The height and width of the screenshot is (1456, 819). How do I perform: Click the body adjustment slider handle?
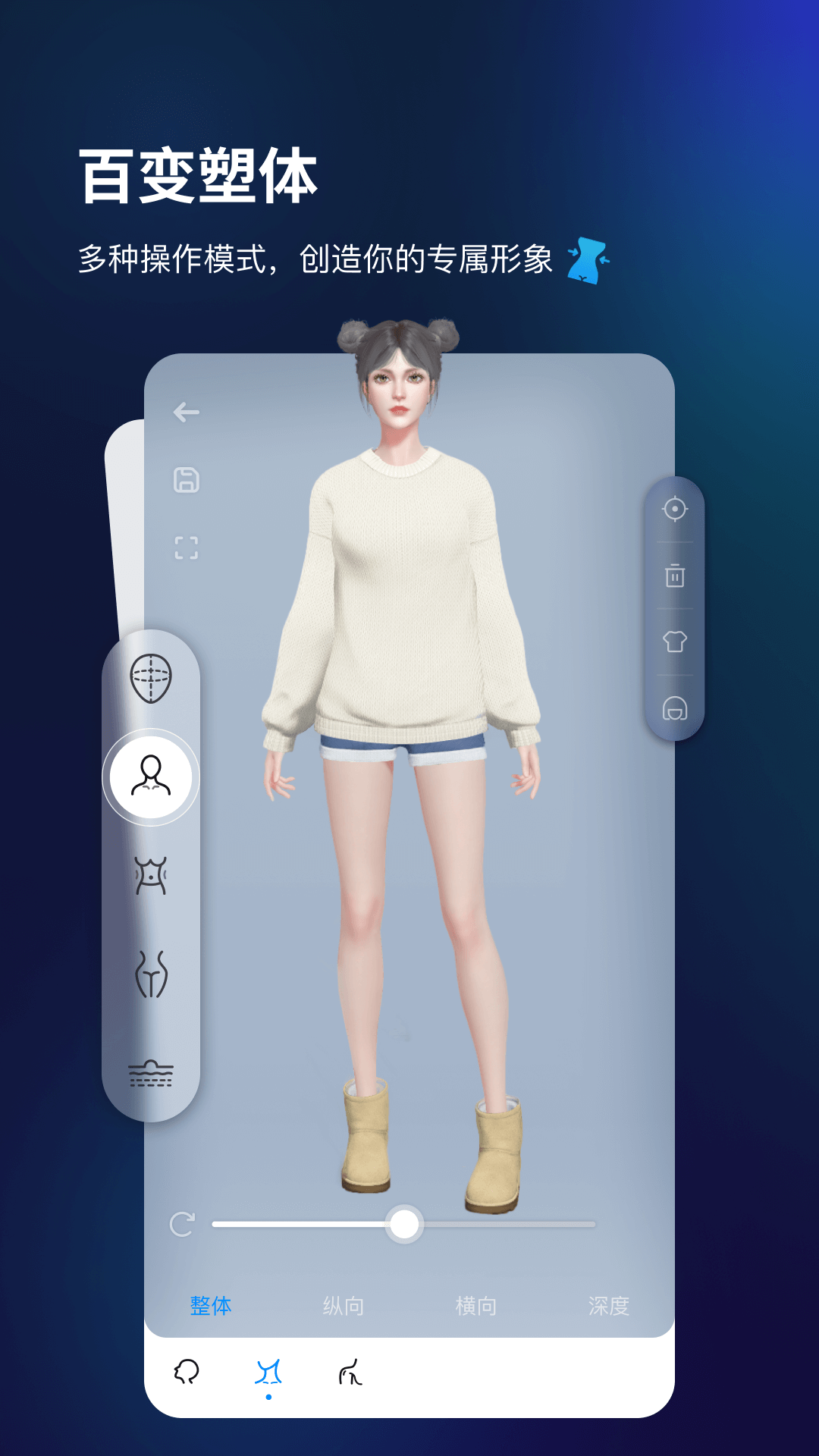[x=404, y=1224]
